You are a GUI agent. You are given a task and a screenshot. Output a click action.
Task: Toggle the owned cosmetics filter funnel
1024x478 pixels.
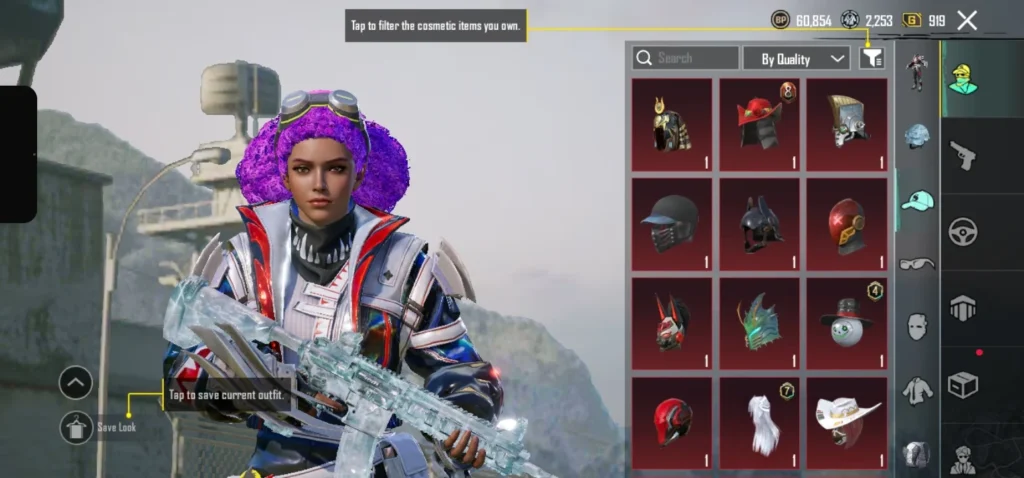872,58
